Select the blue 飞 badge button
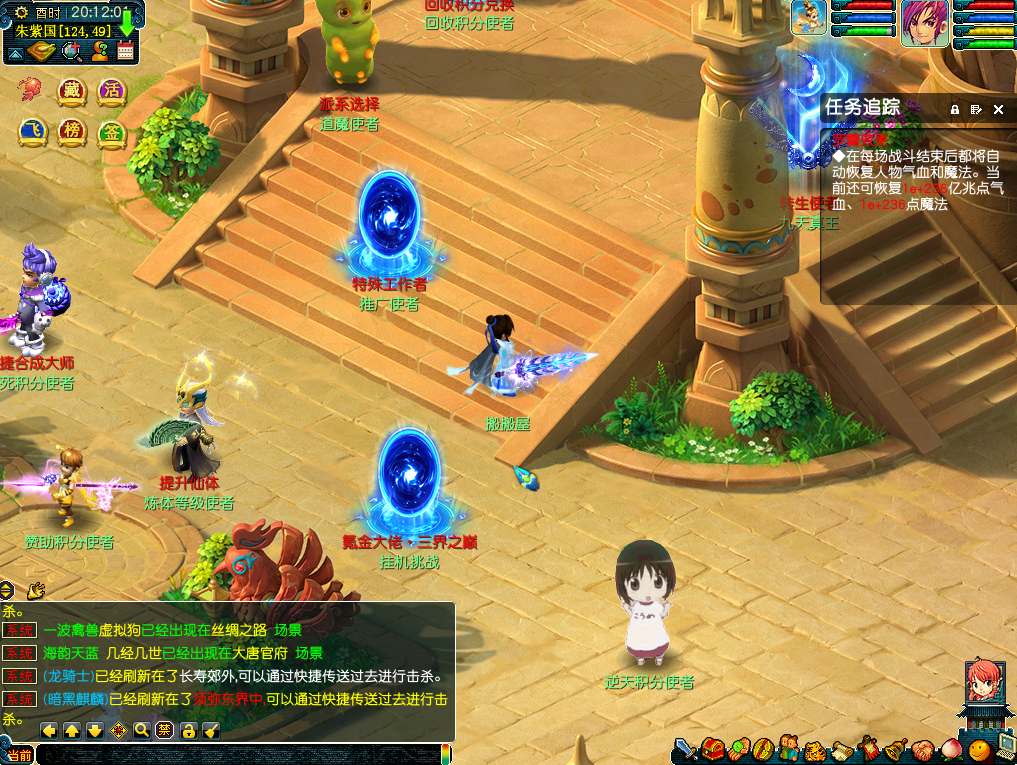The width and height of the screenshot is (1017, 765). tap(32, 132)
